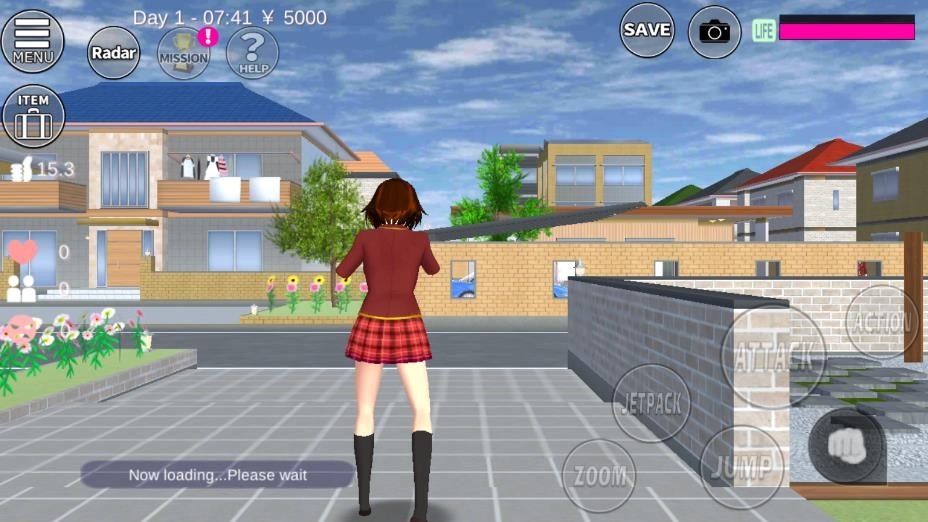This screenshot has width=928, height=522.
Task: Select the pink heart icon
Action: [22, 251]
